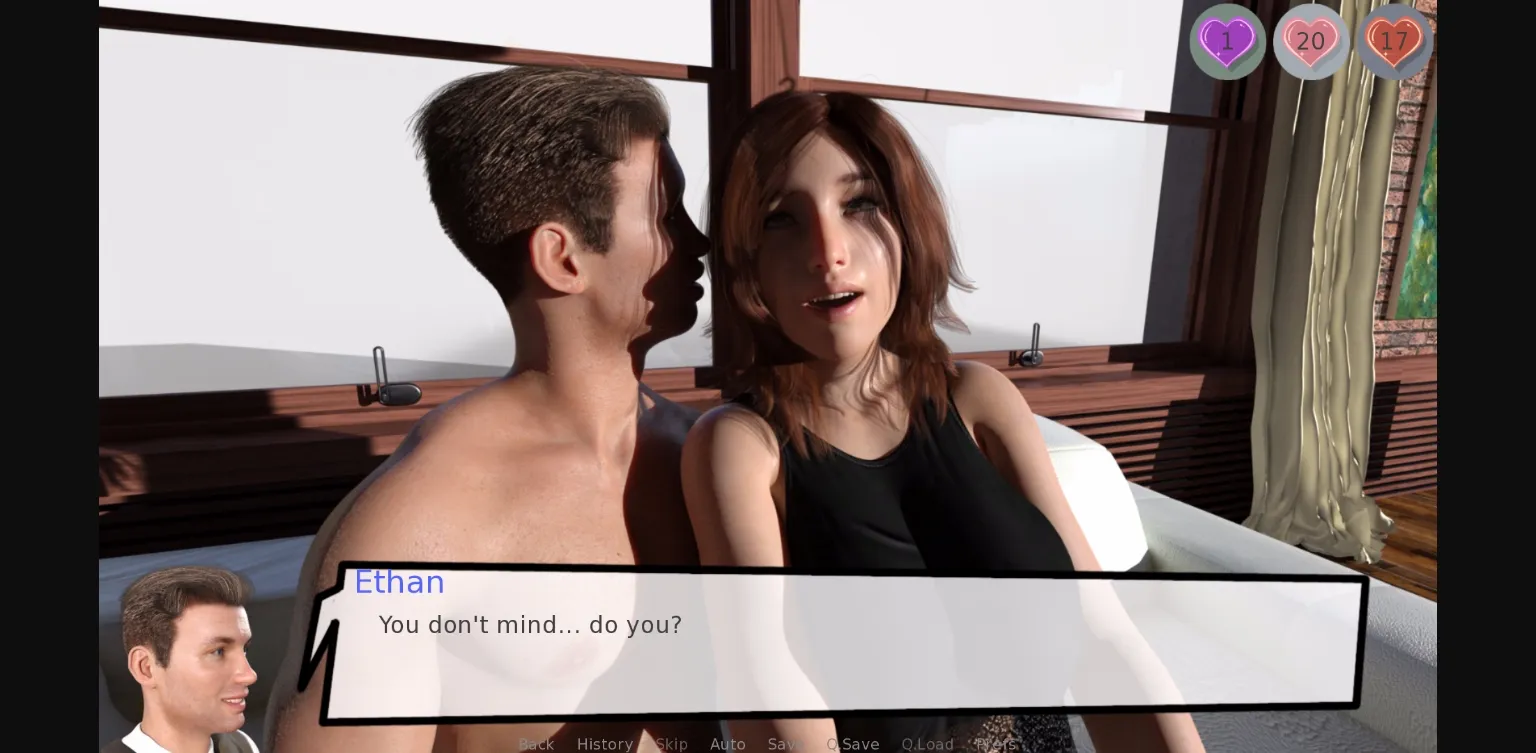Screen dimensions: 1536x753
Task: Toggle Skip off in the quick menu
Action: [x=671, y=744]
